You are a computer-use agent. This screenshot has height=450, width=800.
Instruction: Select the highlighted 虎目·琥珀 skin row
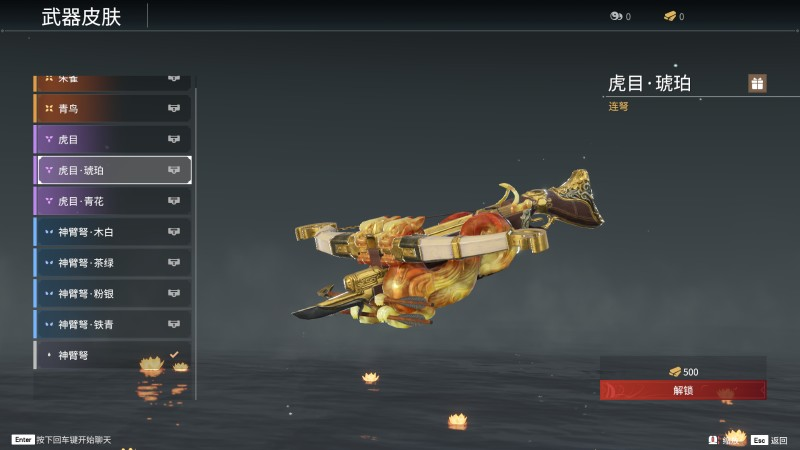(113, 170)
